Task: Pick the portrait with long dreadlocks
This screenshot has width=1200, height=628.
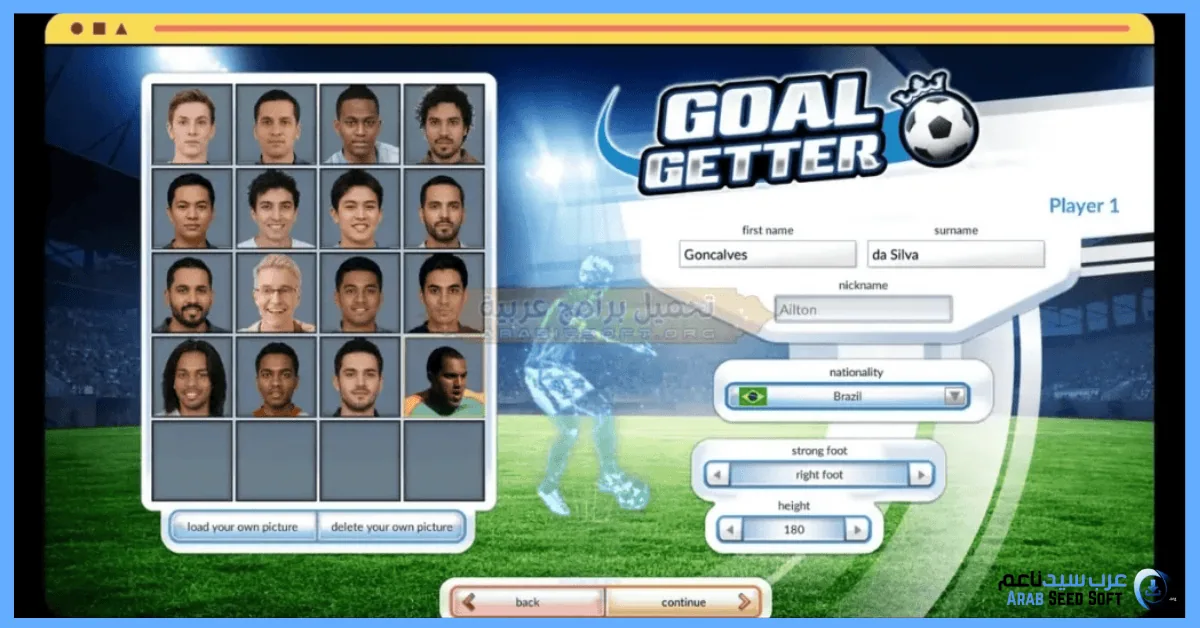Action: (x=192, y=377)
